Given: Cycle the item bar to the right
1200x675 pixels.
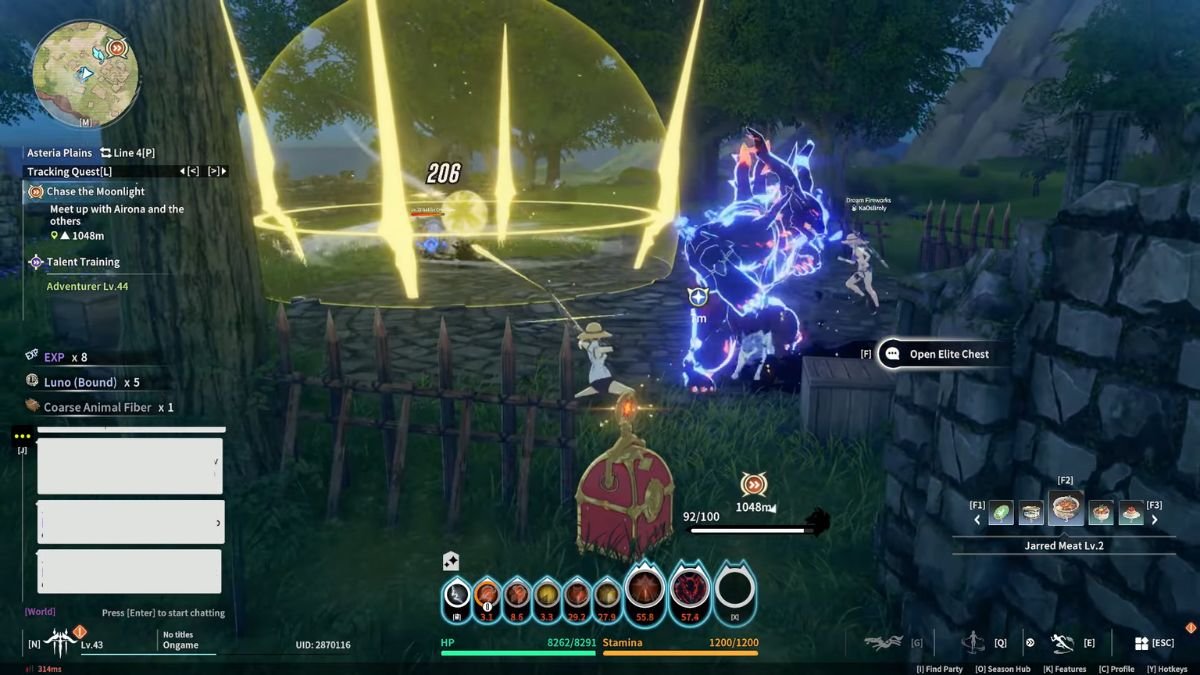Looking at the screenshot, I should (x=1155, y=519).
